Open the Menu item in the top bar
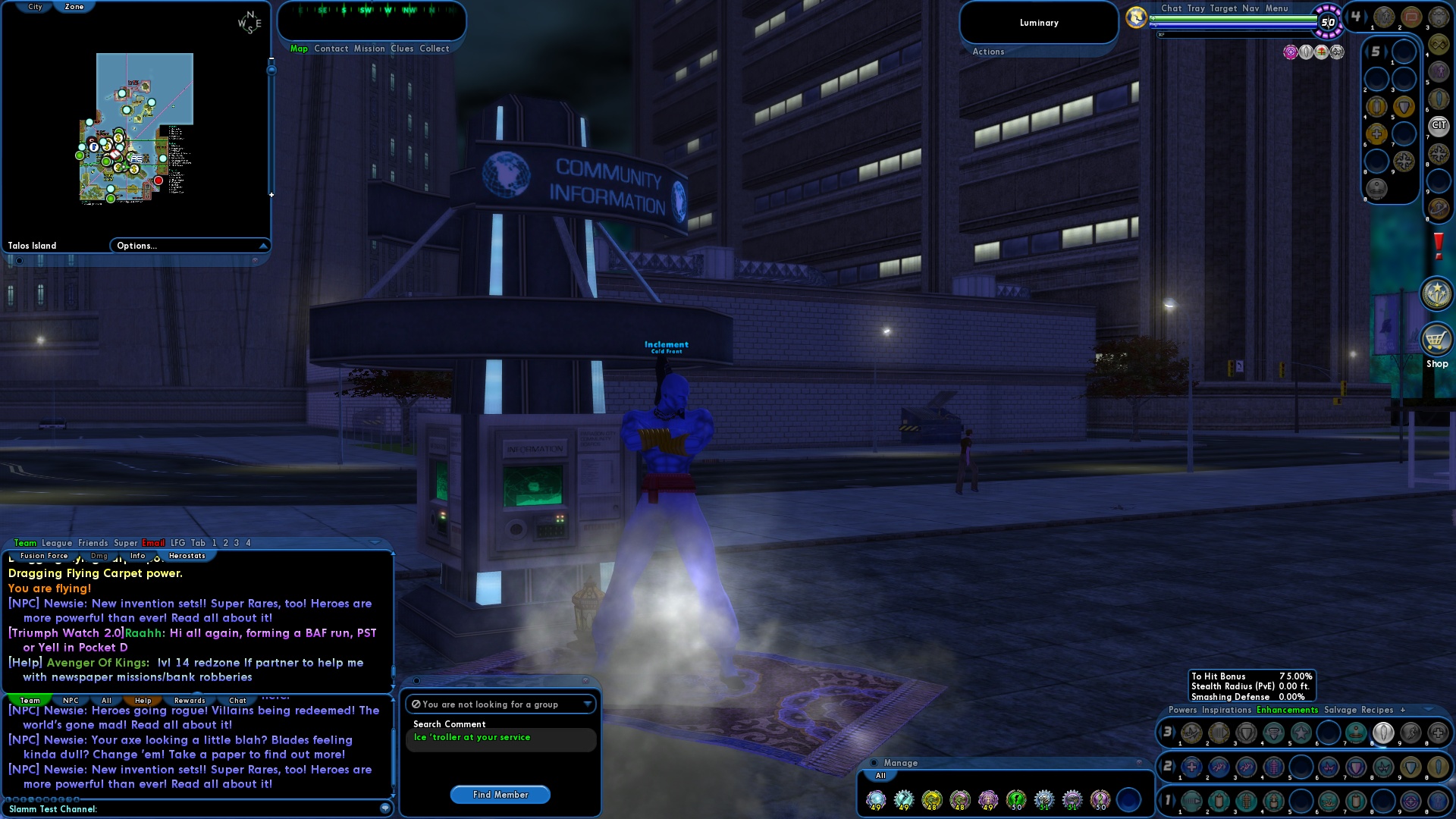 click(1279, 8)
